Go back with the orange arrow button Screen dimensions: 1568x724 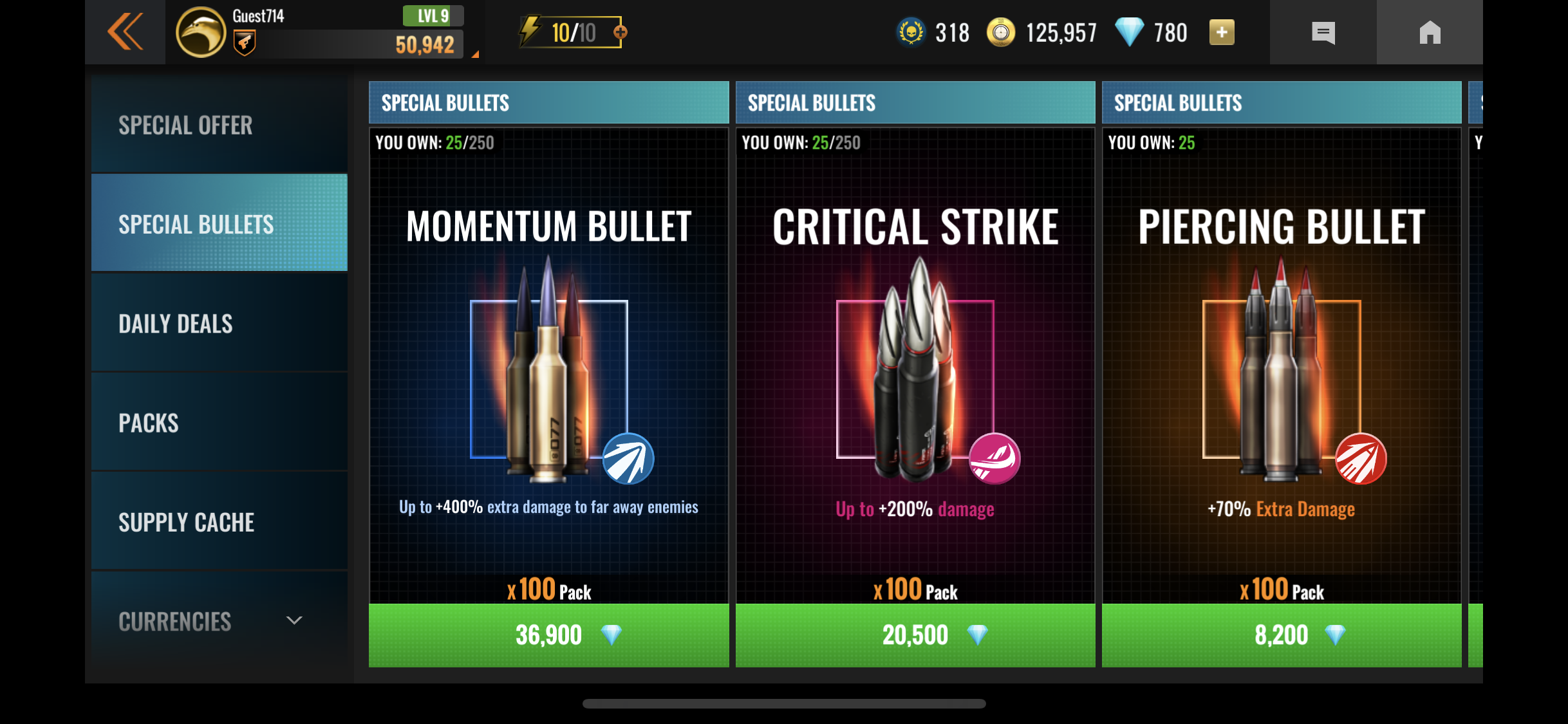[x=125, y=32]
